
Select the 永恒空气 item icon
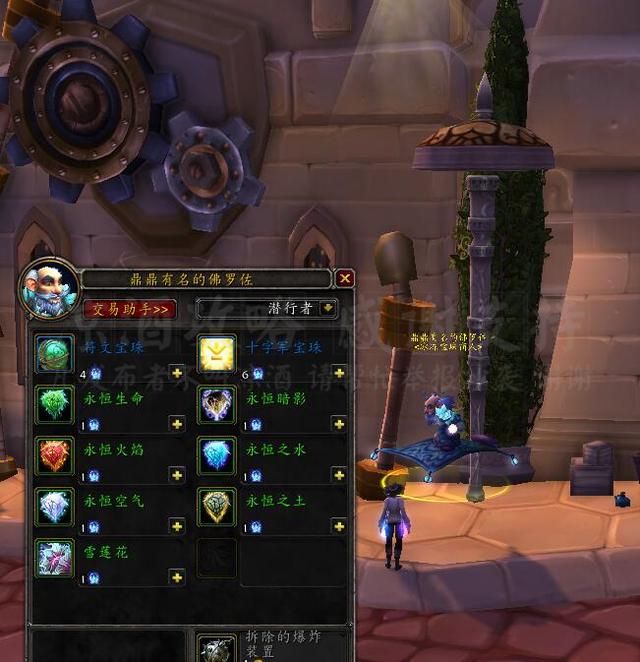click(x=54, y=507)
